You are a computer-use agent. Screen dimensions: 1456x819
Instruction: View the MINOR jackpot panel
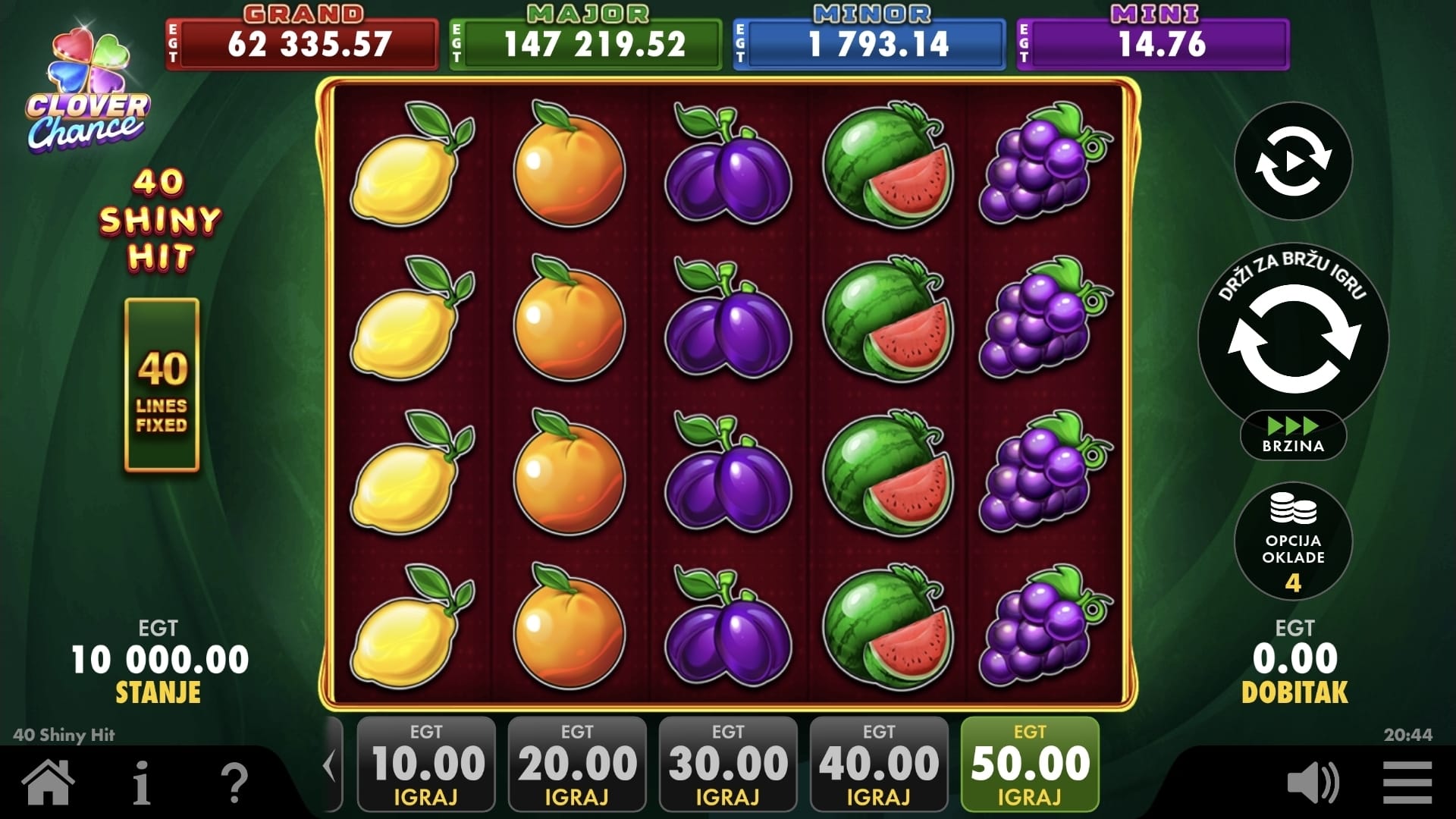pos(869,43)
